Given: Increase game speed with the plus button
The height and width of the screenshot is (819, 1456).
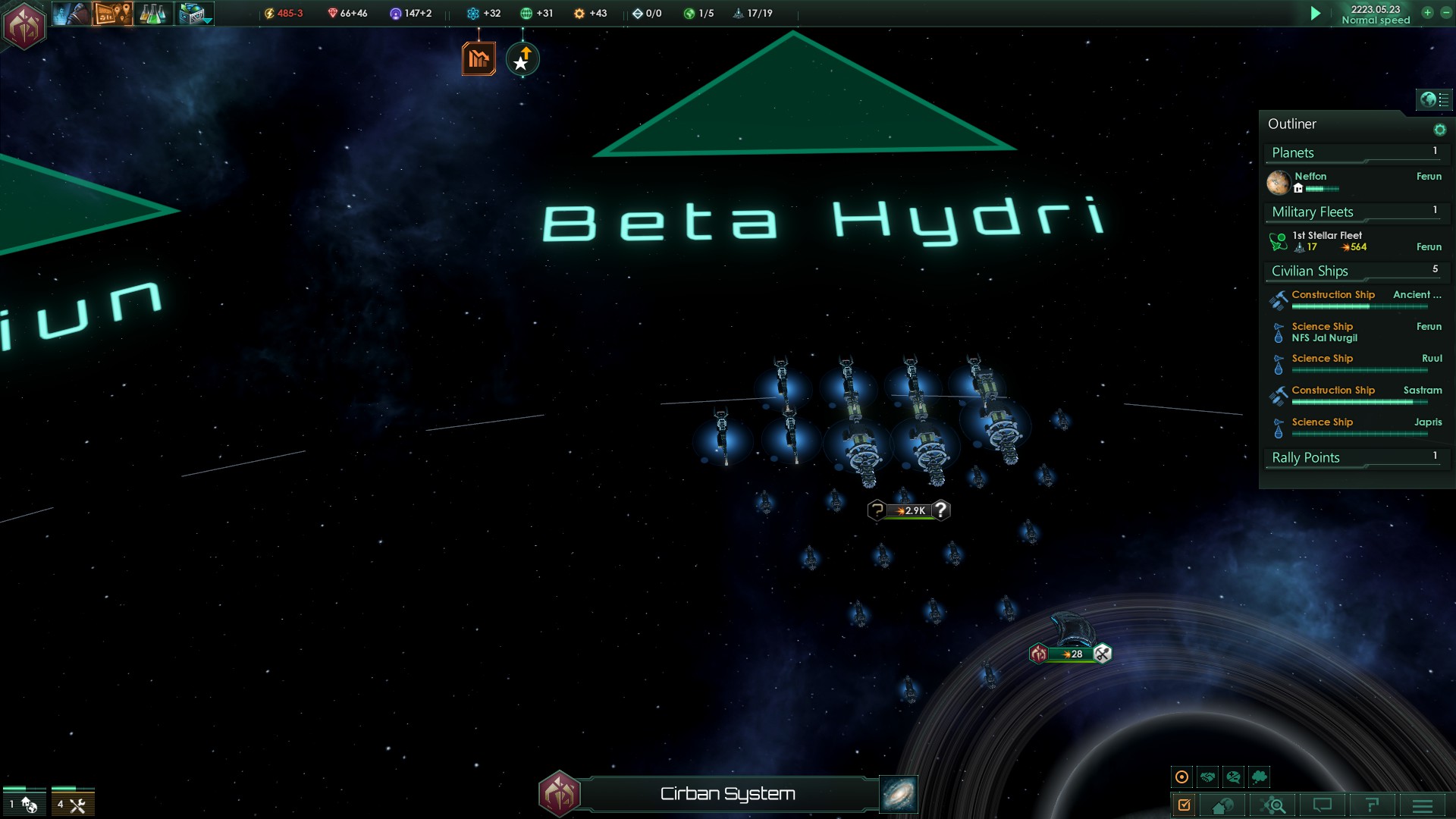Looking at the screenshot, I should pos(1427,13).
